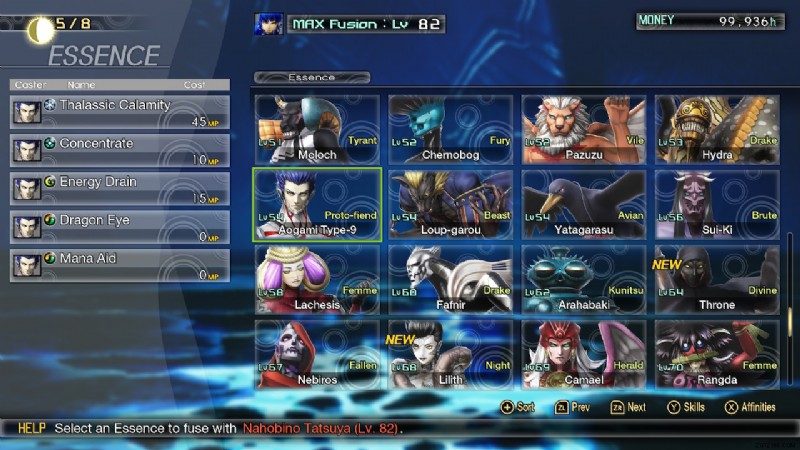This screenshot has height=450, width=800.
Task: Pick the Camael essence tile
Action: 584,355
